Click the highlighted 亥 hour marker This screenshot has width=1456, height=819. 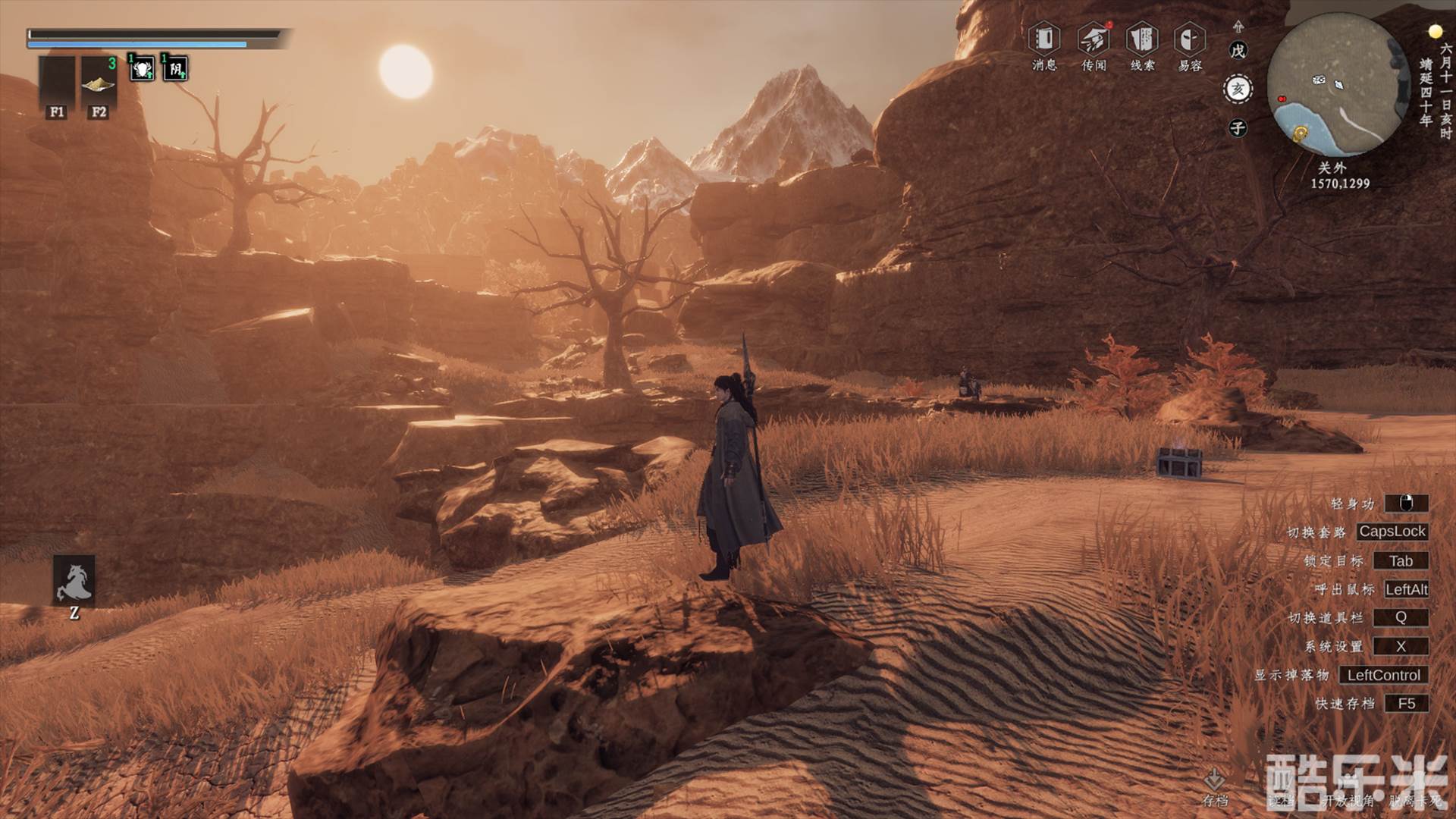point(1238,89)
